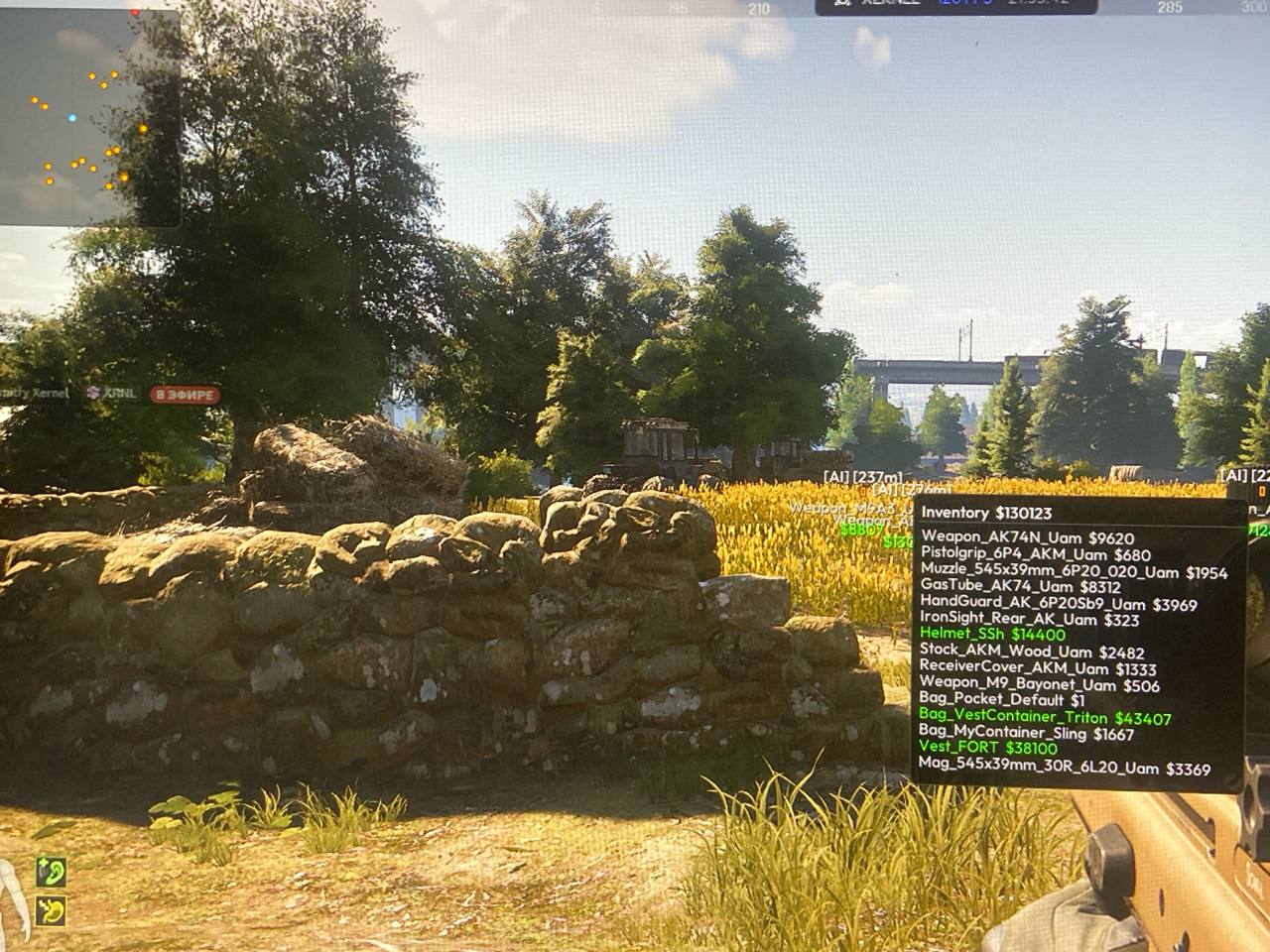Pick the HandGuard_AK_6P20Sb9_Uam row
The width and height of the screenshot is (1270, 952).
(x=1059, y=604)
